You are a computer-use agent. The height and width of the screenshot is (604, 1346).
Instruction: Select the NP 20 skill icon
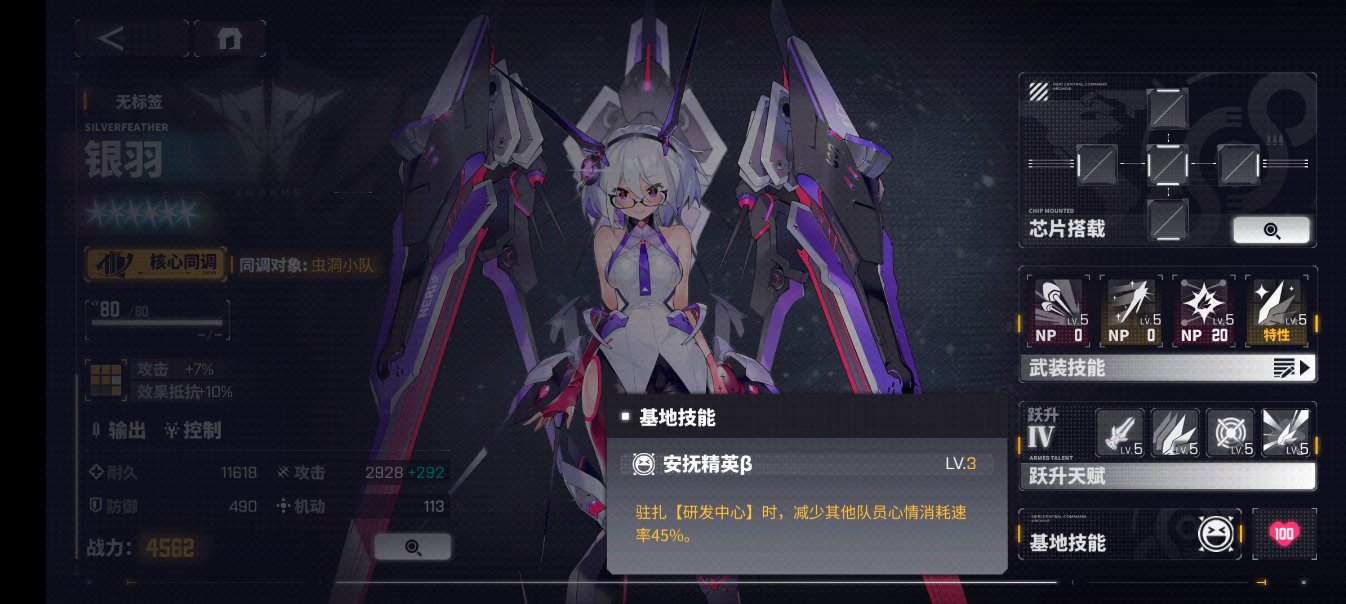coord(1204,312)
